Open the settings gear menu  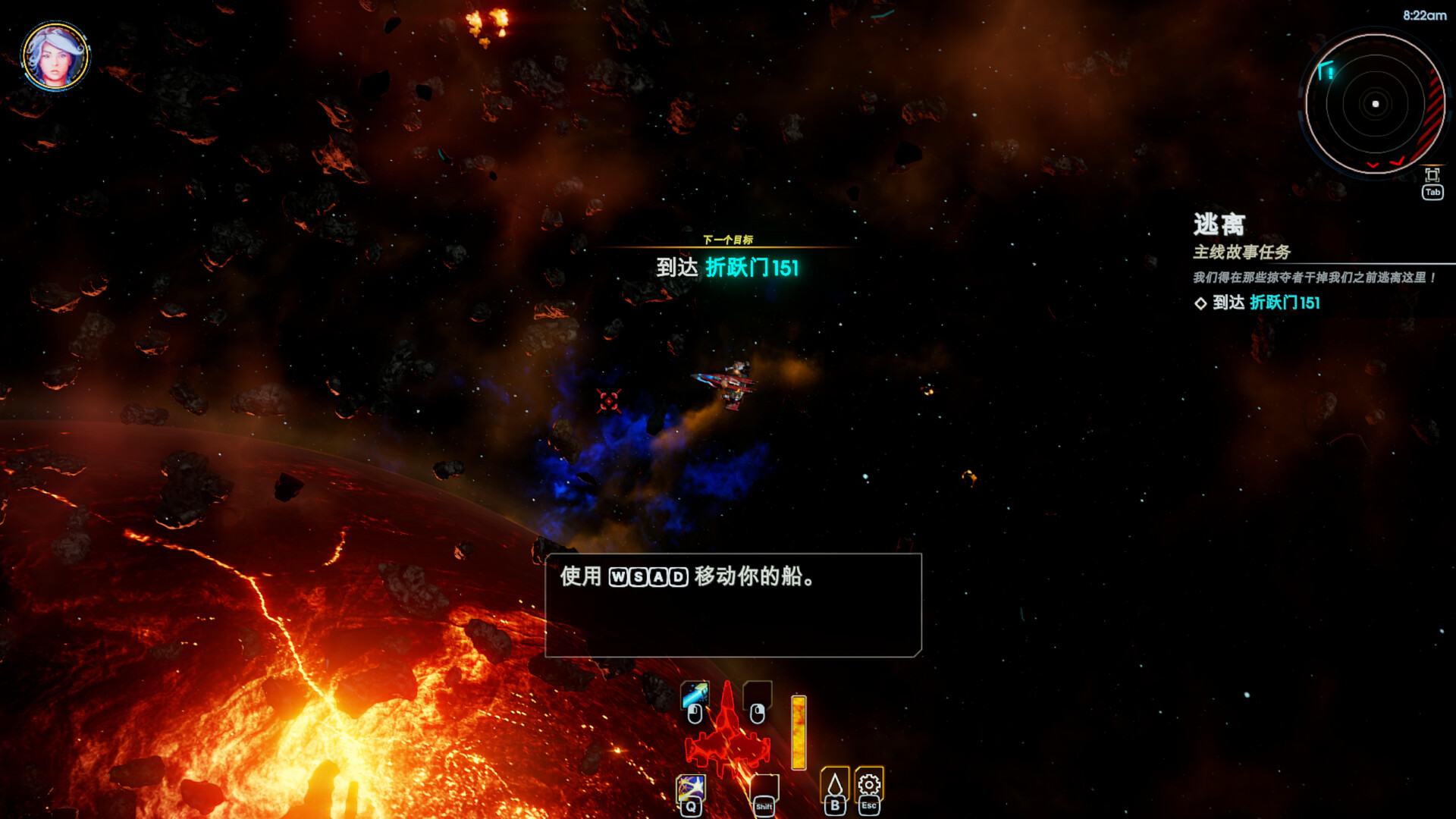869,783
